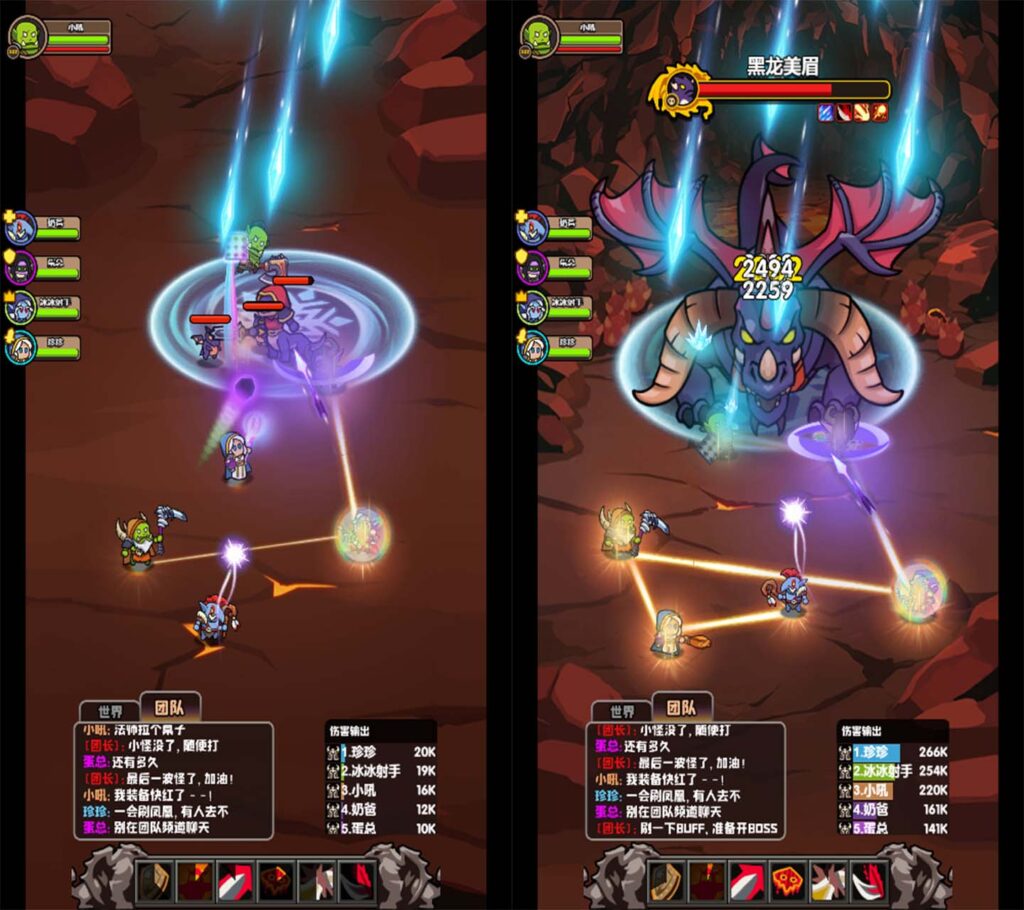Open the 奶爸 row showing 12K damage
1024x910 pixels.
[x=381, y=809]
